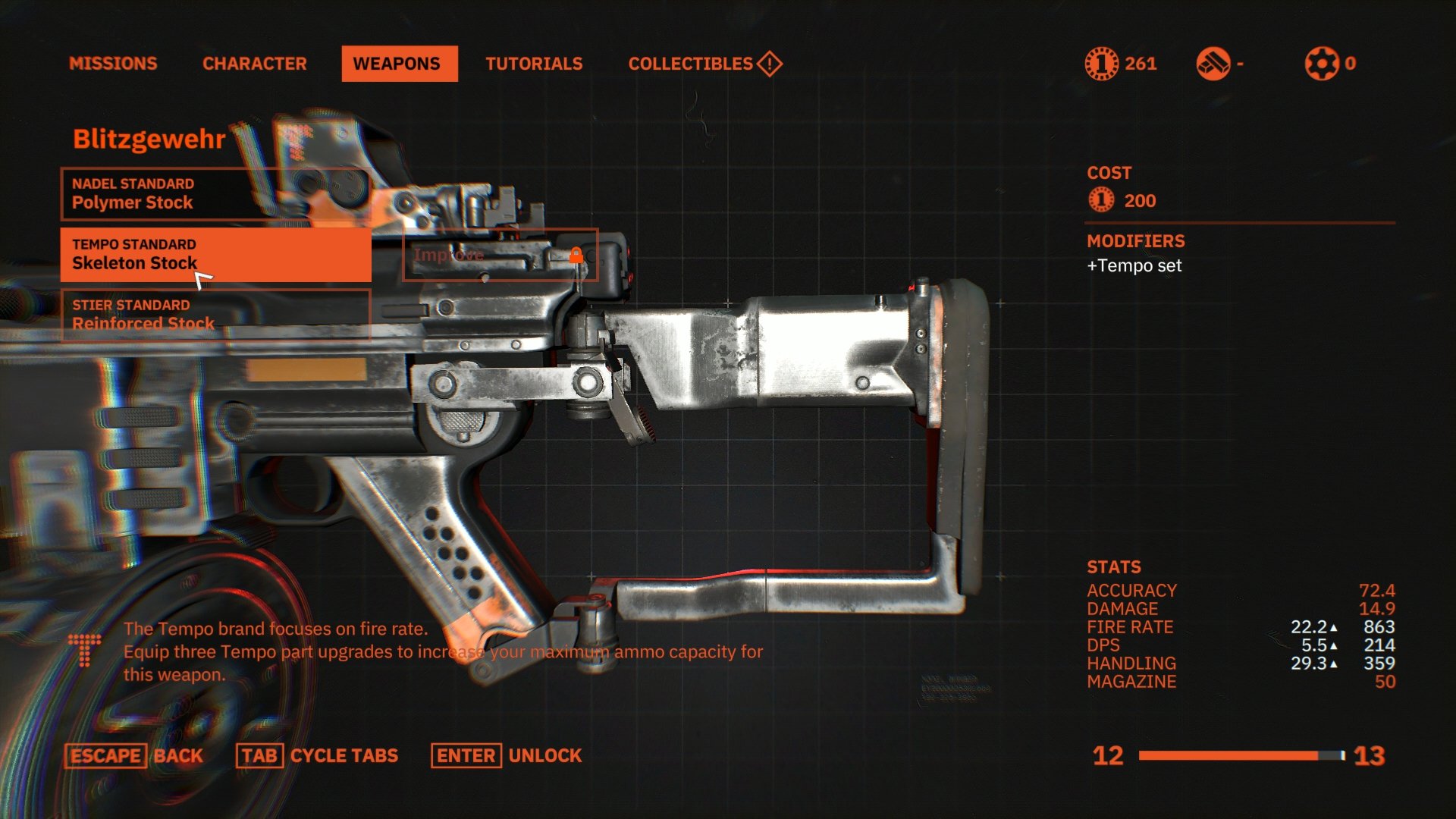Click the level 12 progress bar
The height and width of the screenshot is (819, 1456).
1240,755
